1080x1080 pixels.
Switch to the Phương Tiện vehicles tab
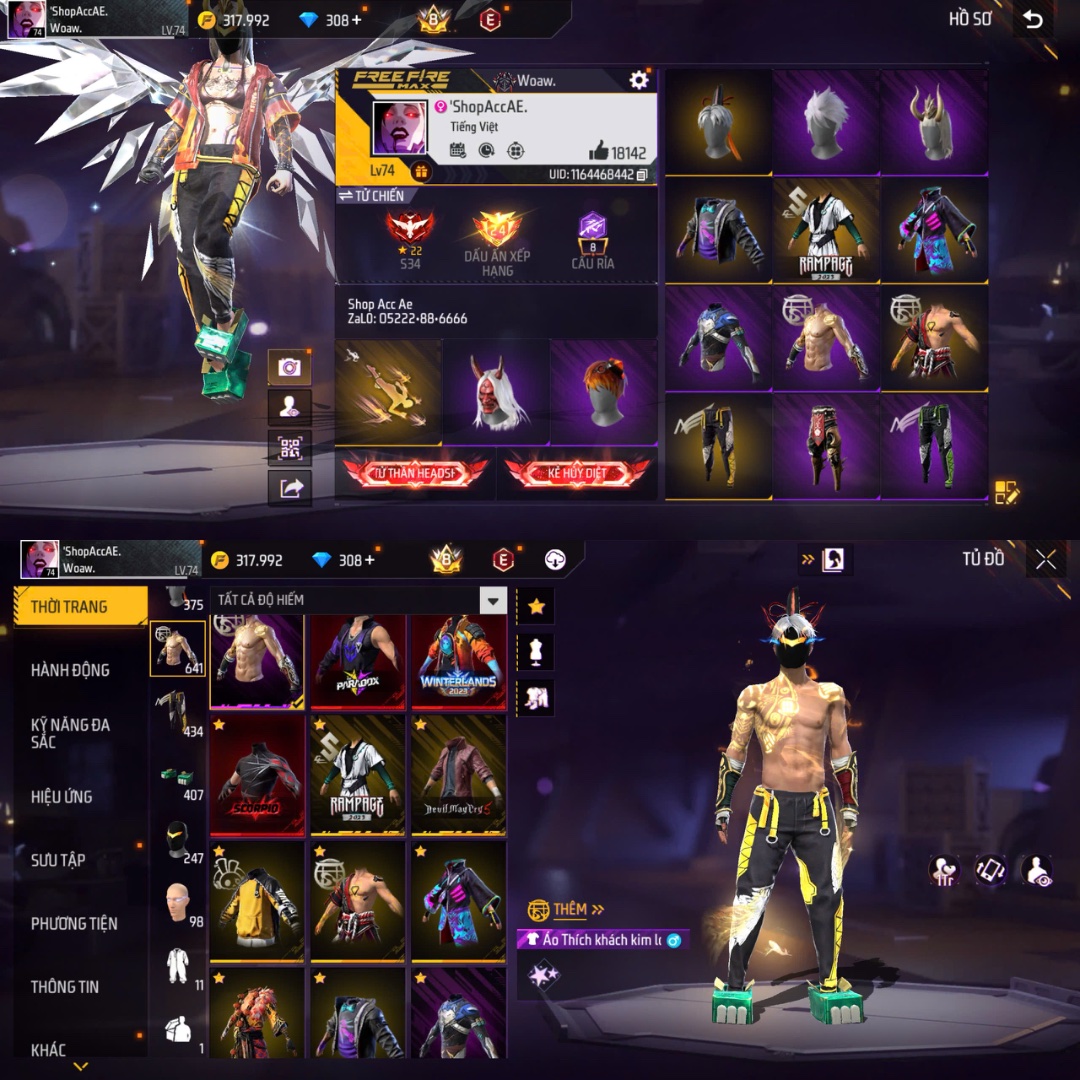pos(74,923)
